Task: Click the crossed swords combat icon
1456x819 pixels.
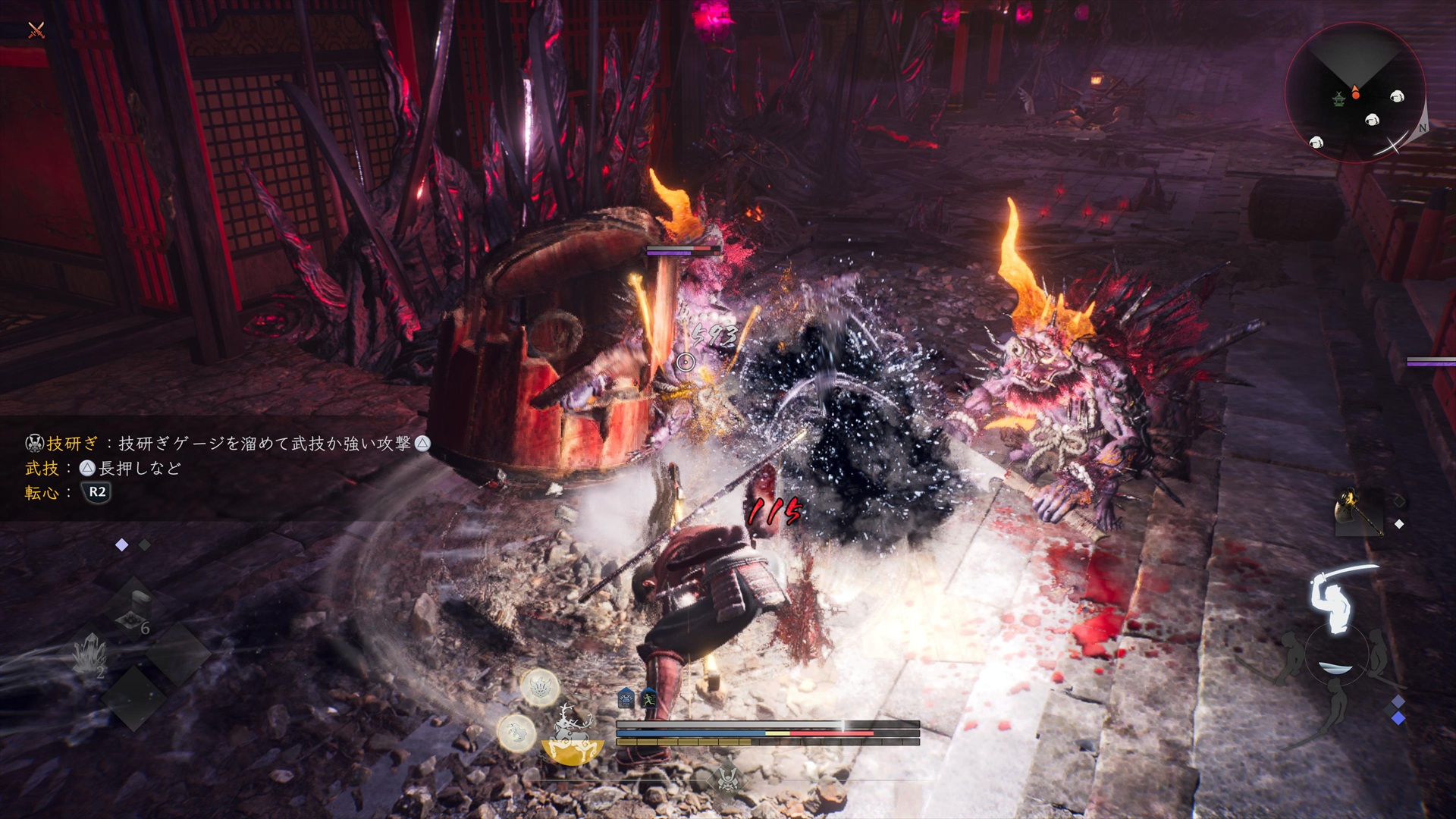Action: (x=36, y=30)
